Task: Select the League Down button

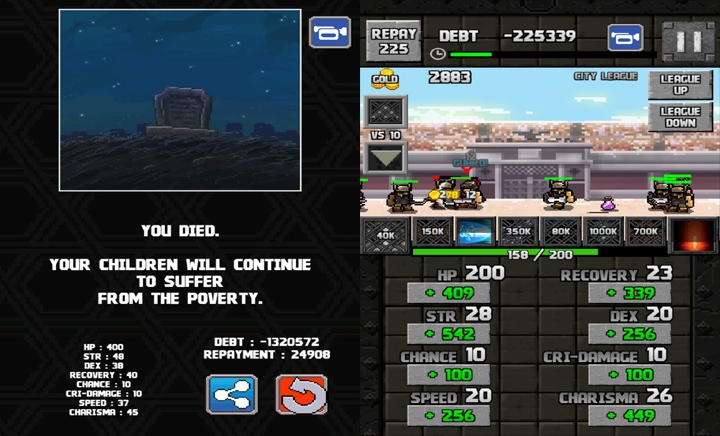Action: (x=680, y=117)
